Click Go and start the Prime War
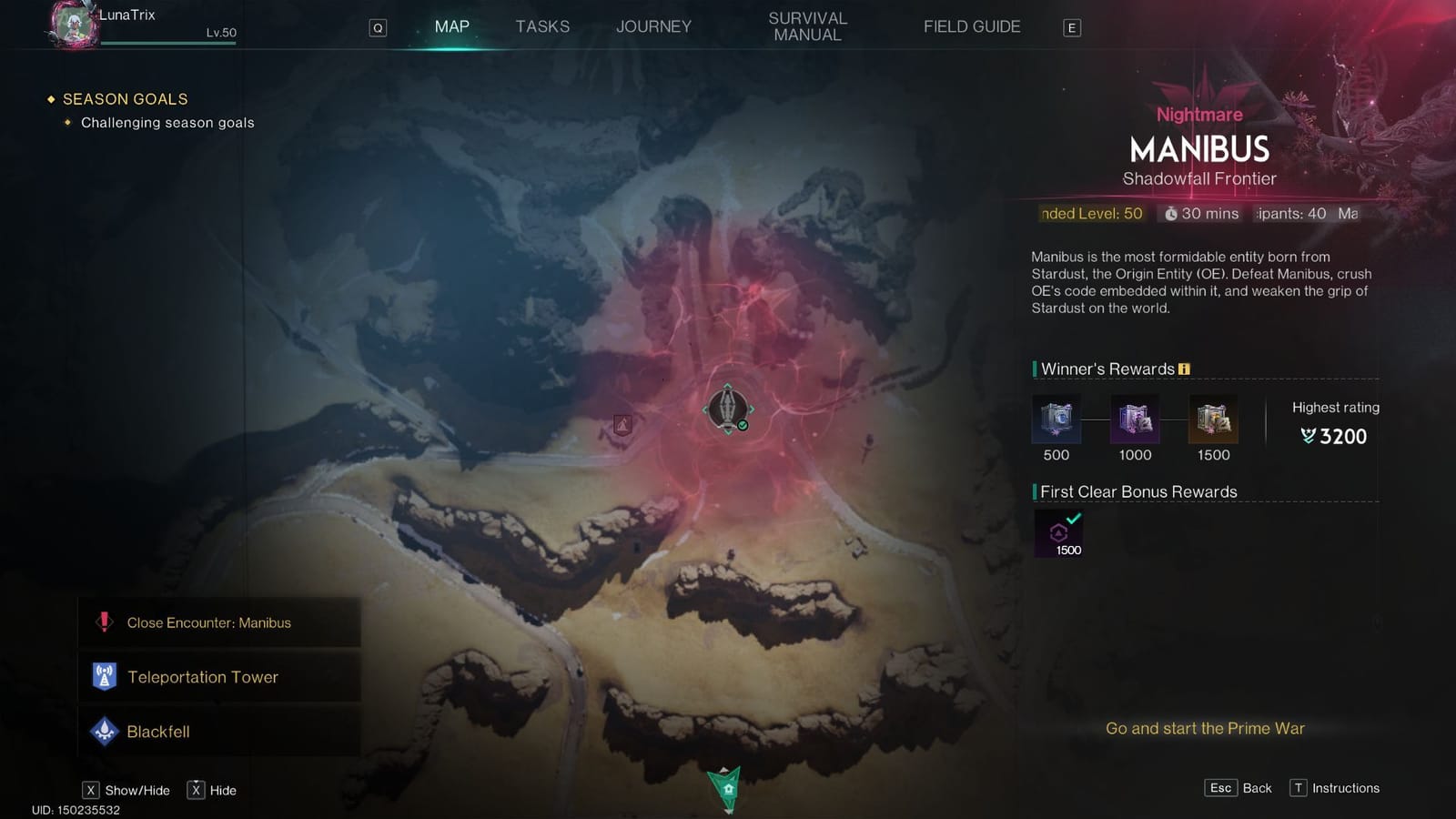The width and height of the screenshot is (1456, 819). pos(1203,728)
